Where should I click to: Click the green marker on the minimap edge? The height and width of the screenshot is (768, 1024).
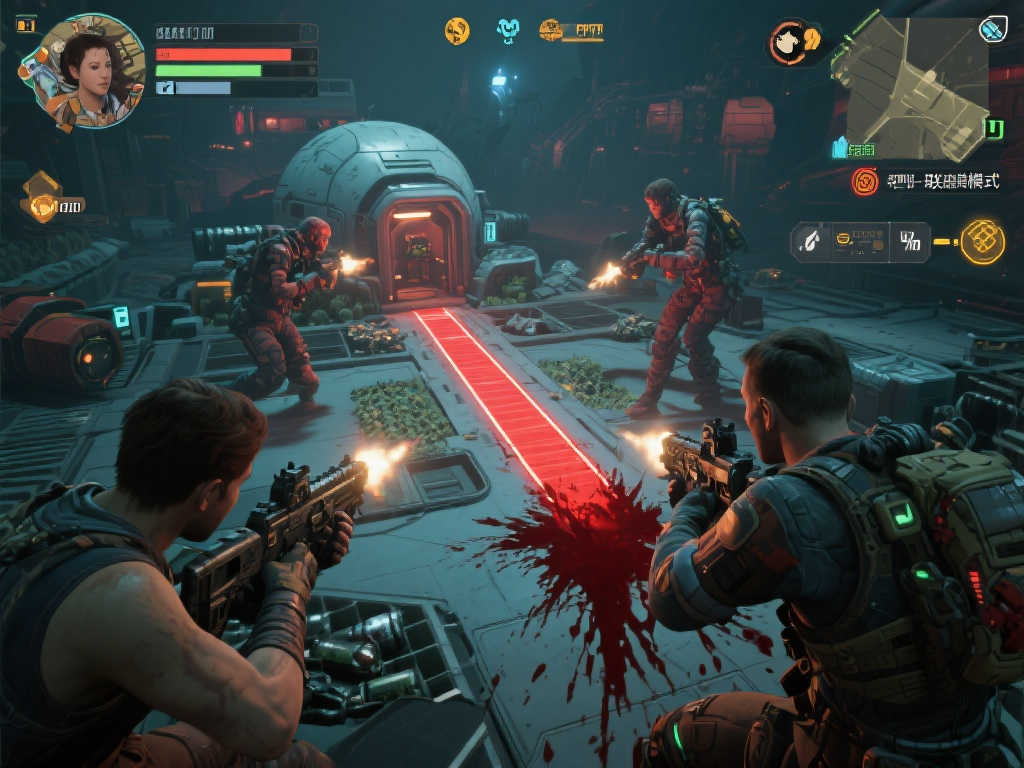tap(994, 129)
